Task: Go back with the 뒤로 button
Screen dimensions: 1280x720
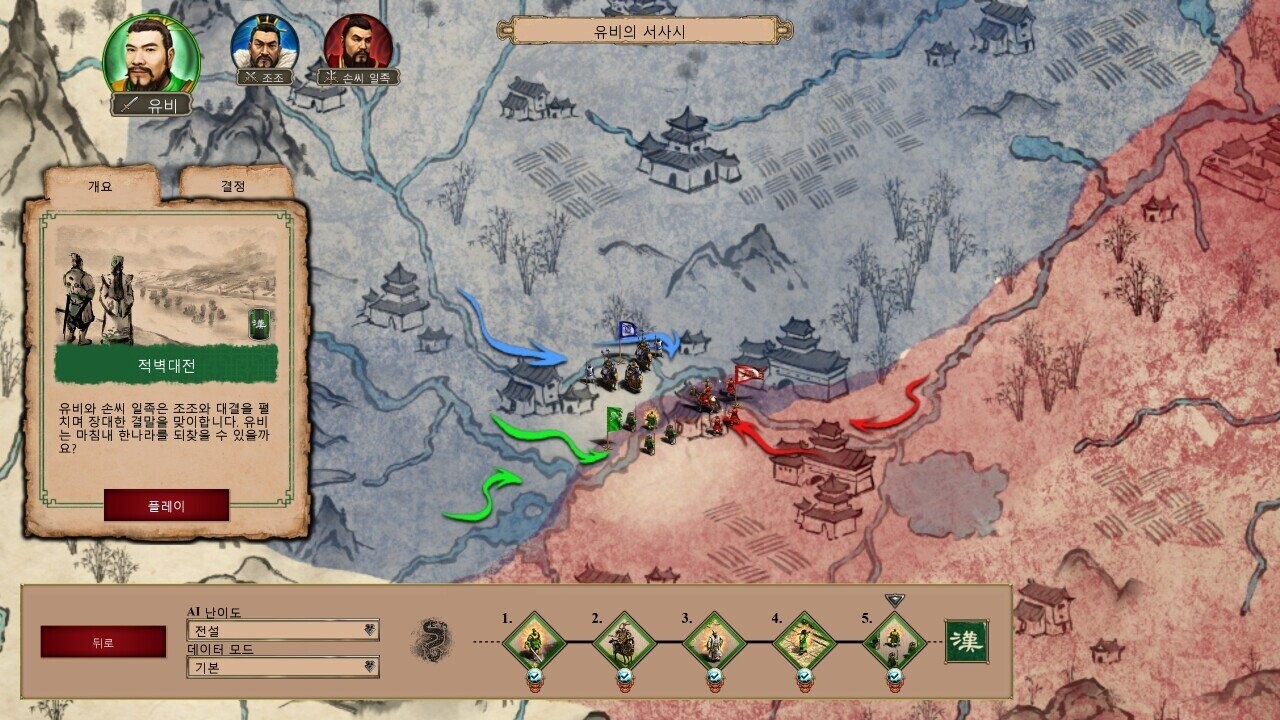Action: point(103,642)
